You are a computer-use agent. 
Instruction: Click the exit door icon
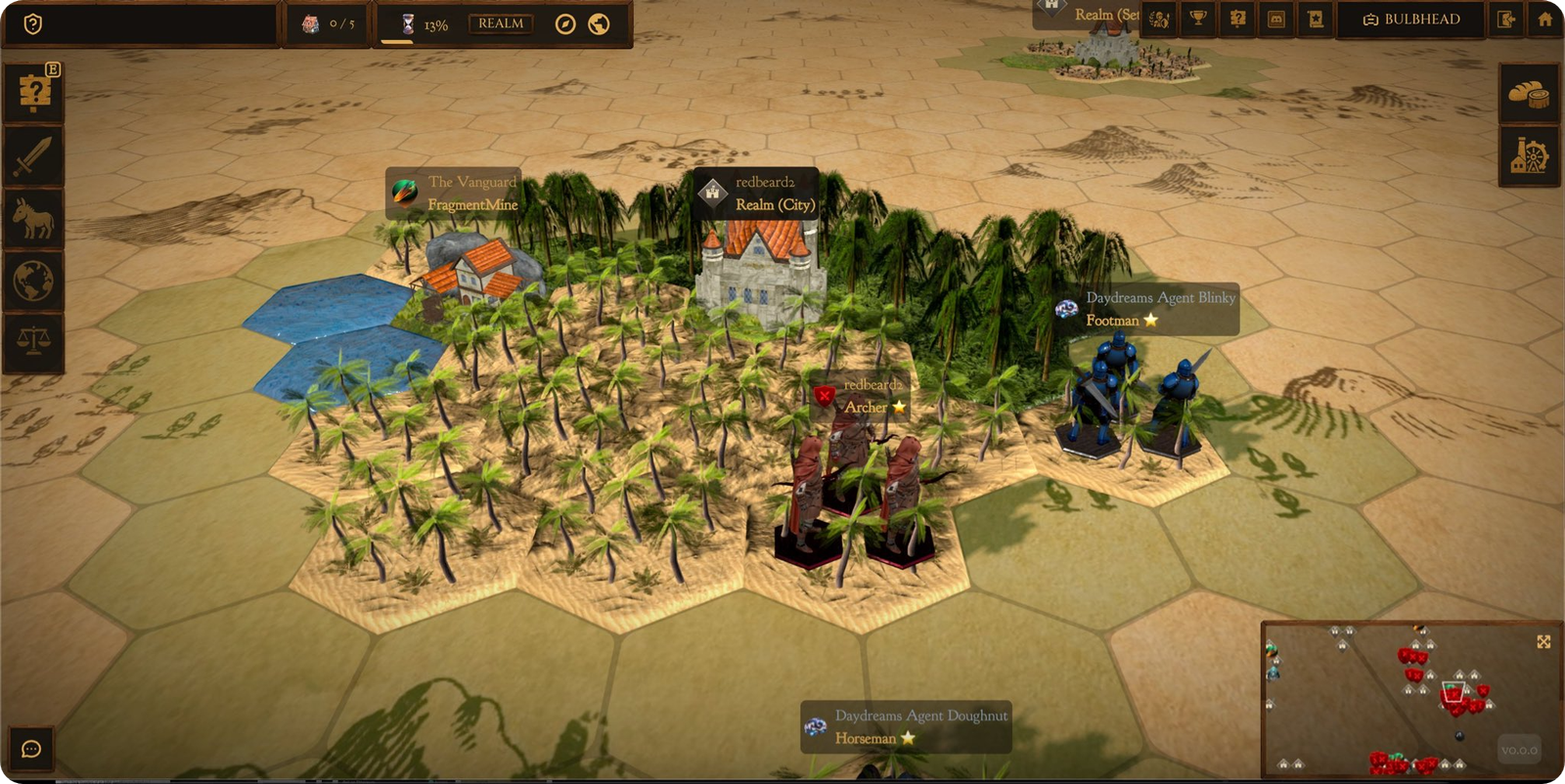point(1506,19)
